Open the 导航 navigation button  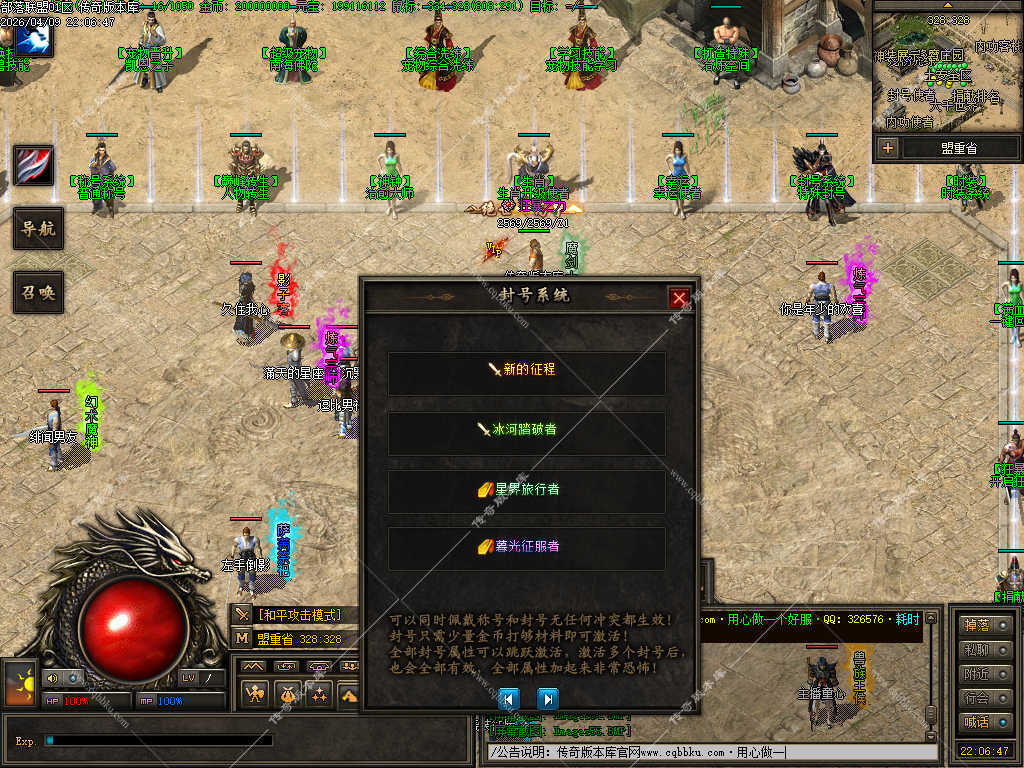click(38, 229)
